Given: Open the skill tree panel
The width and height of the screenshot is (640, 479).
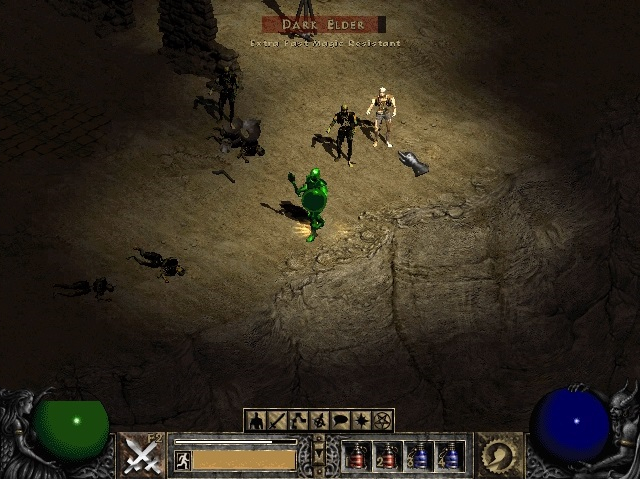Looking at the screenshot, I should [x=298, y=421].
